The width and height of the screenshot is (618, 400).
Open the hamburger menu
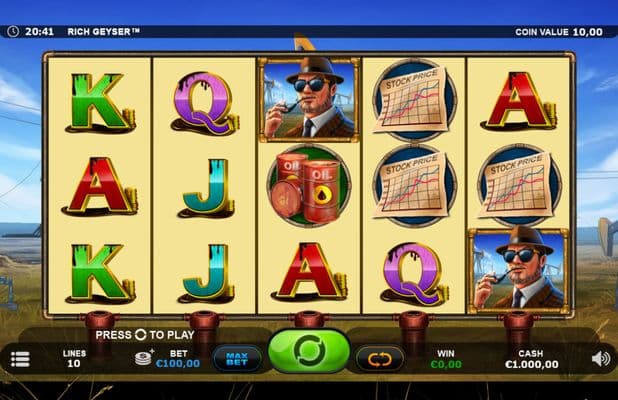(x=20, y=359)
